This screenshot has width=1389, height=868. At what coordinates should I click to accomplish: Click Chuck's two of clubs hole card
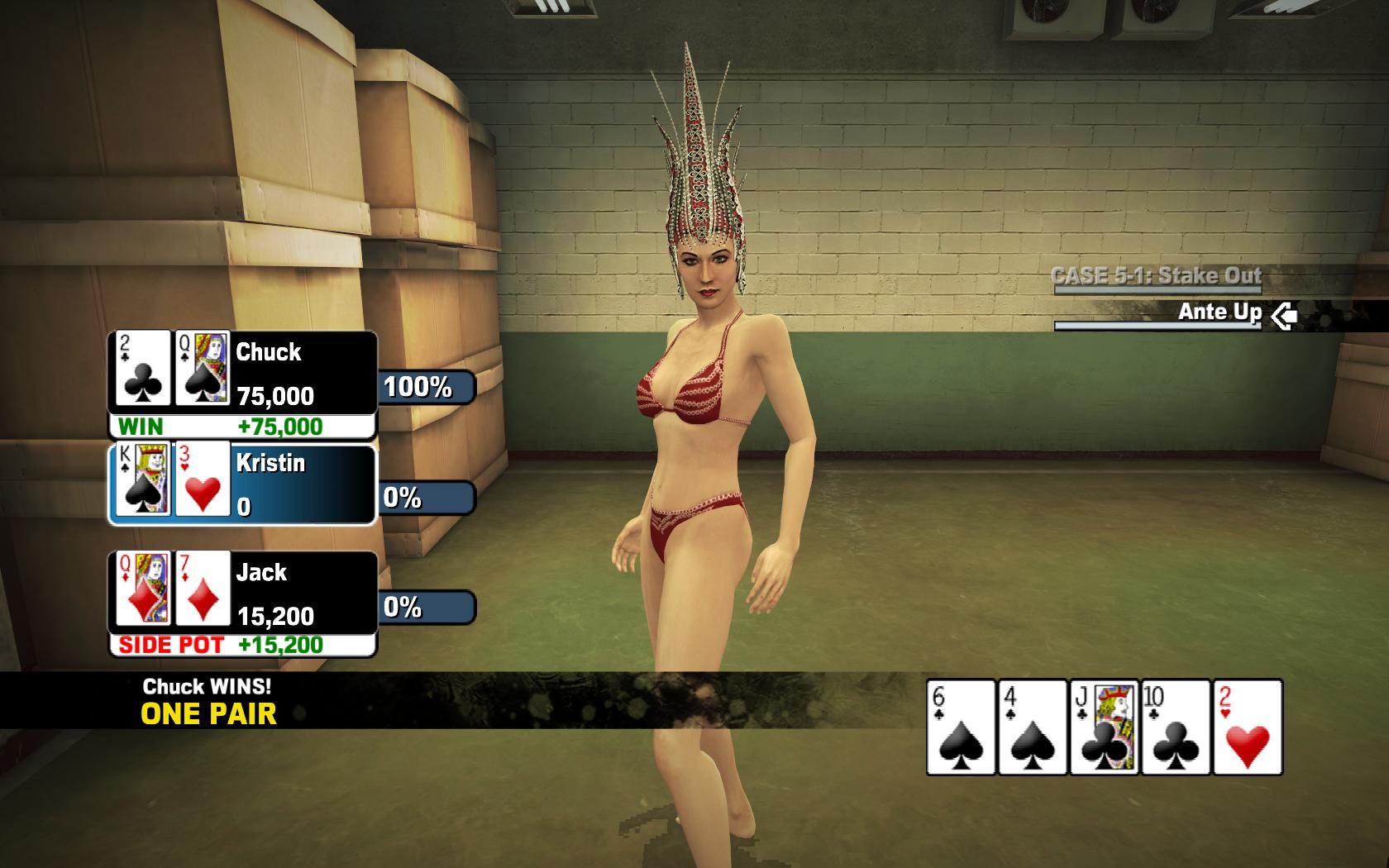pos(142,369)
